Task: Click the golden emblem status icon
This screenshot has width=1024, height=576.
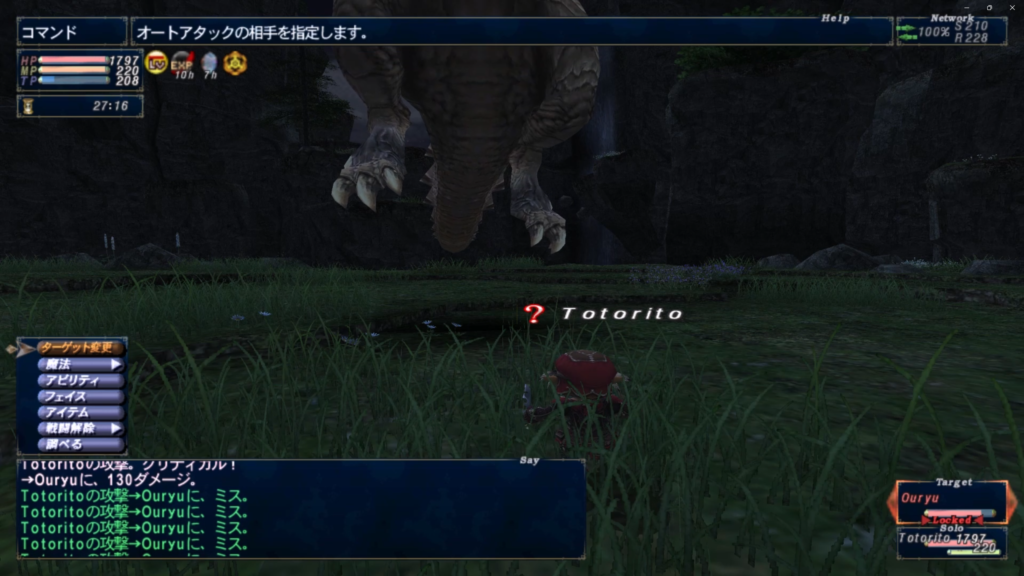Action: (x=235, y=63)
